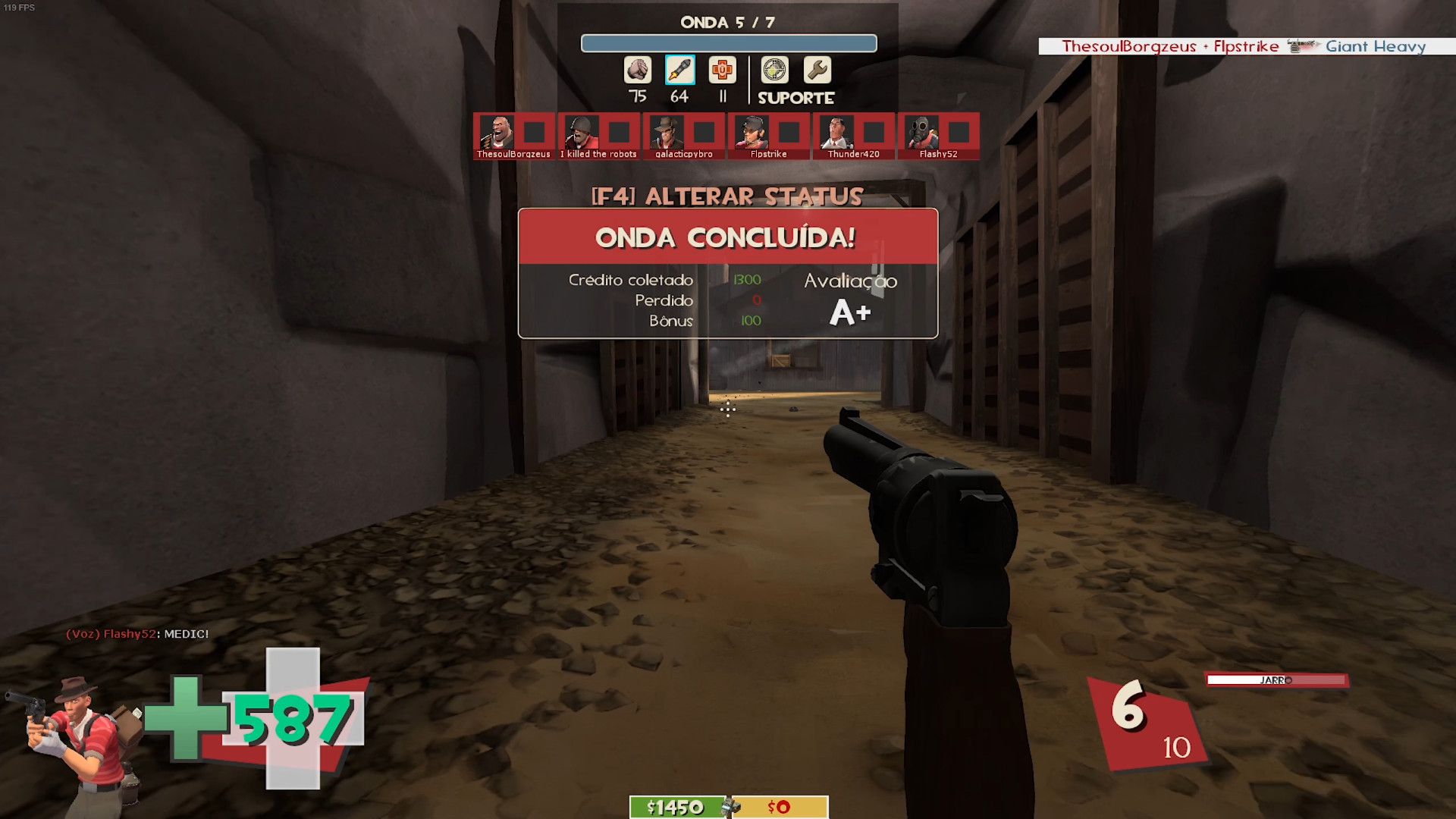Click the Sentry Buster icon under SUPORTE
This screenshot has height=819, width=1456.
click(774, 70)
